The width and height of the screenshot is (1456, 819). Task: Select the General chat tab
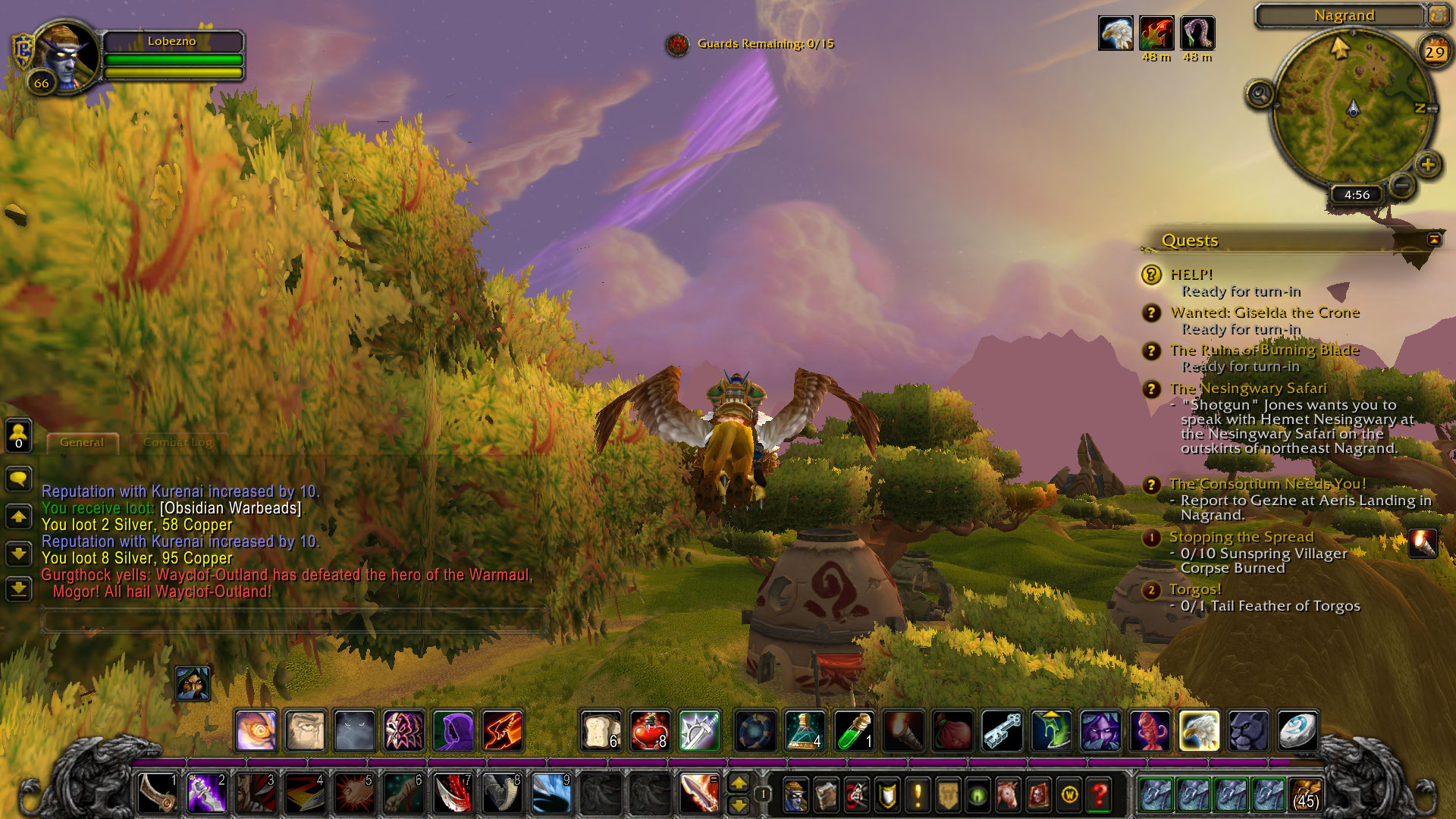pos(82,442)
